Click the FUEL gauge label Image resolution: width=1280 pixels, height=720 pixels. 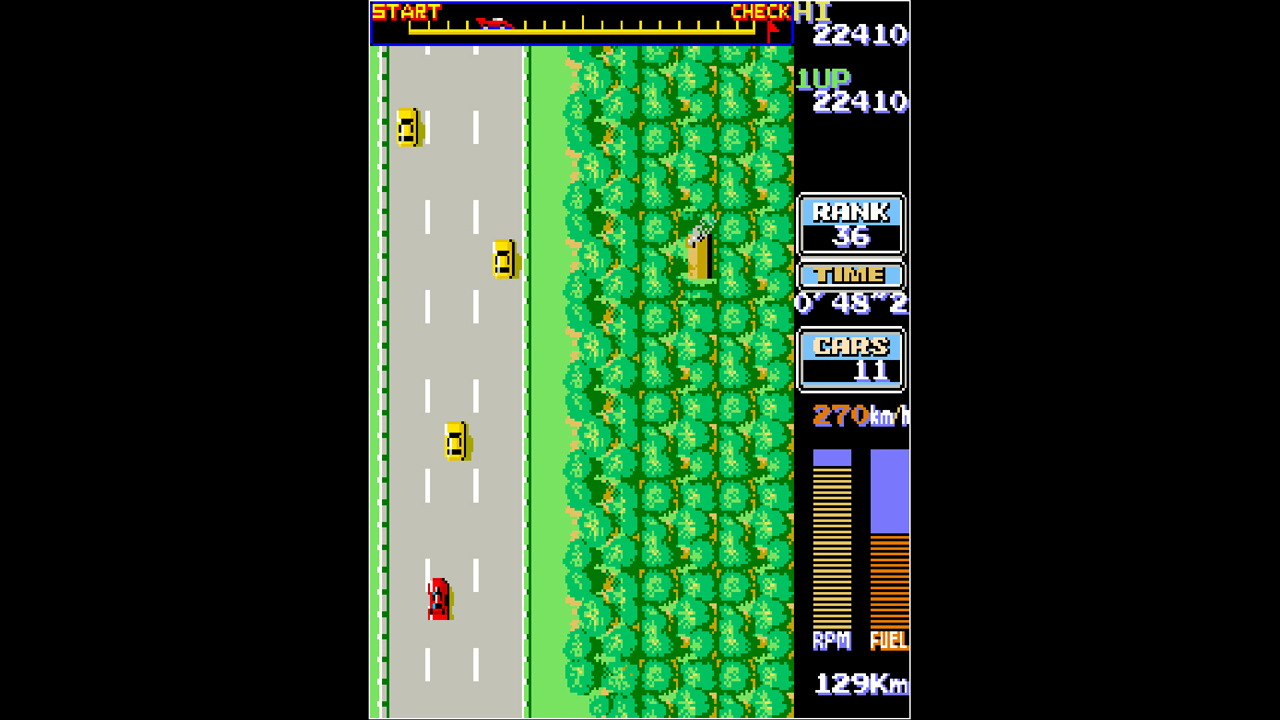(x=888, y=640)
